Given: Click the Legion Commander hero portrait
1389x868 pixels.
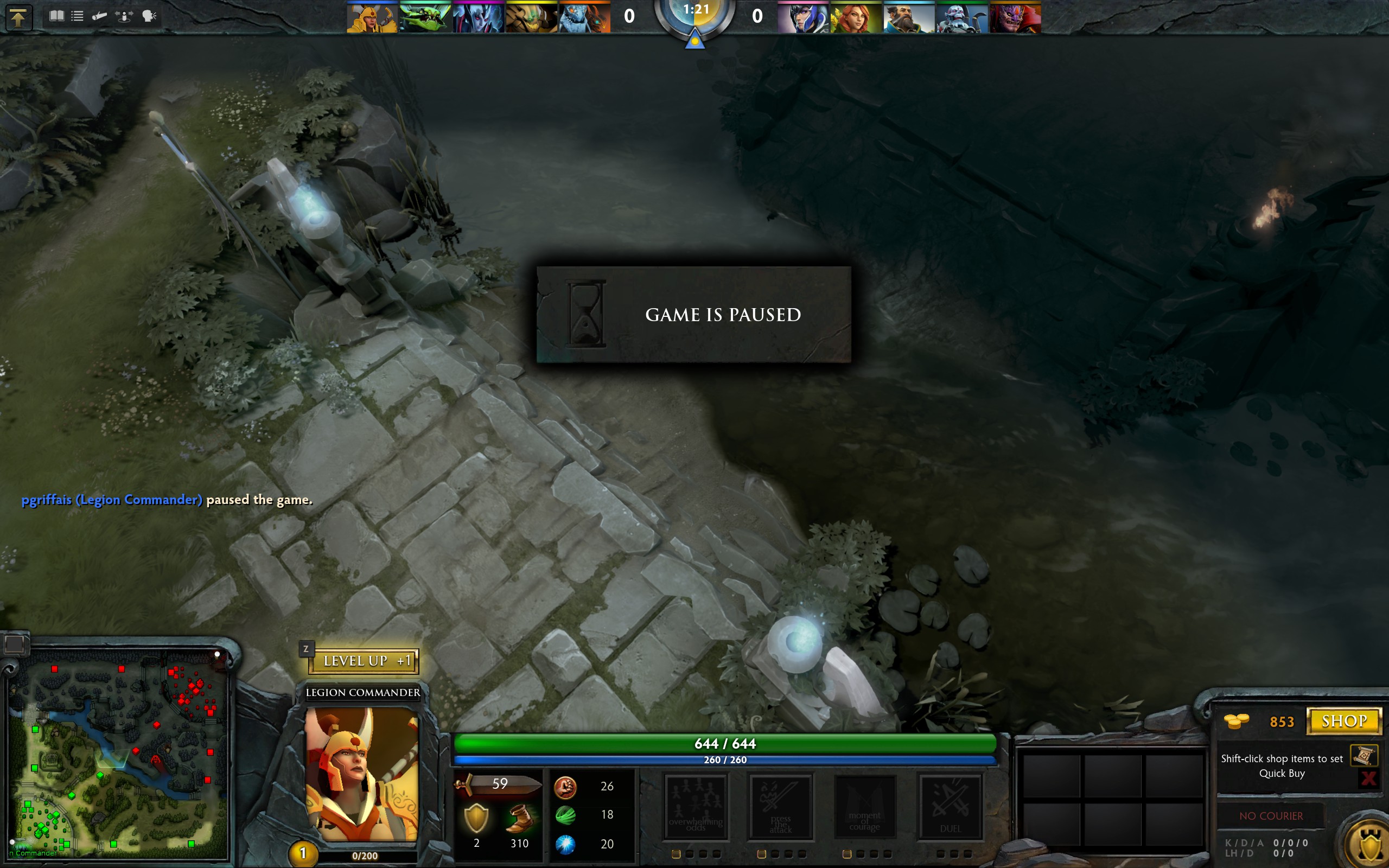Looking at the screenshot, I should (x=361, y=774).
